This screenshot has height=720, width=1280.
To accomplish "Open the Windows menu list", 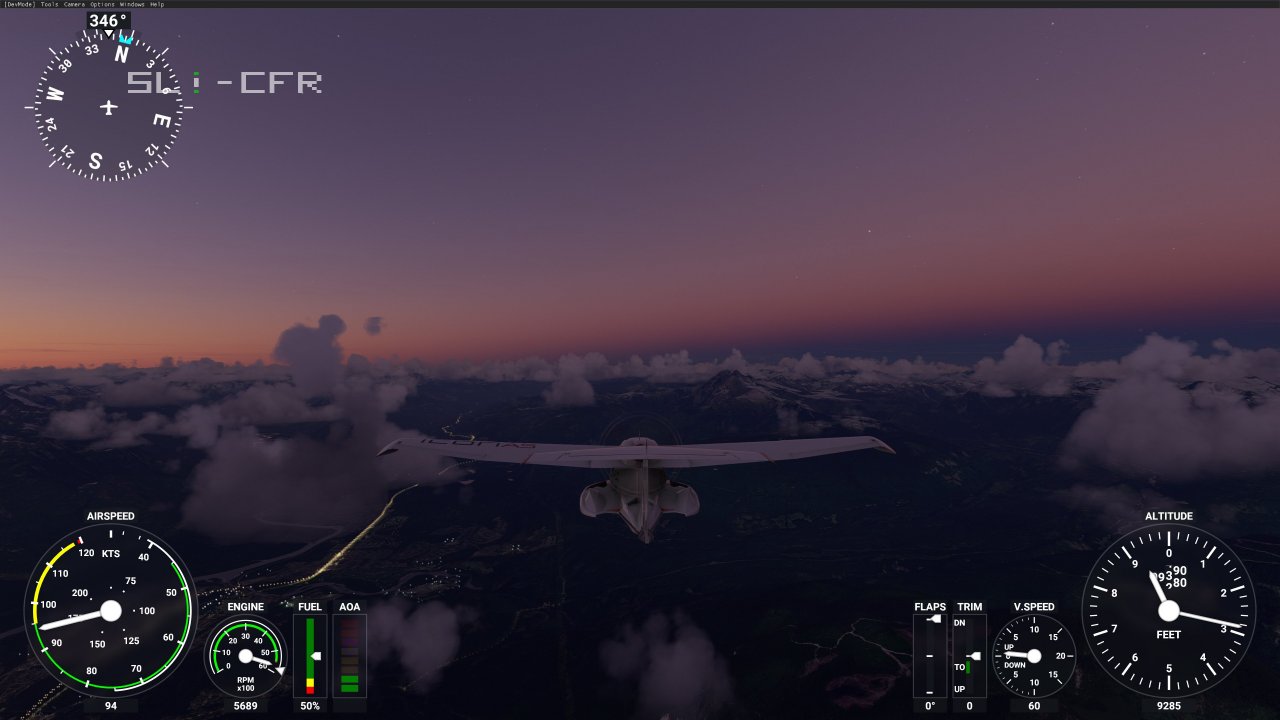I will pos(131,4).
